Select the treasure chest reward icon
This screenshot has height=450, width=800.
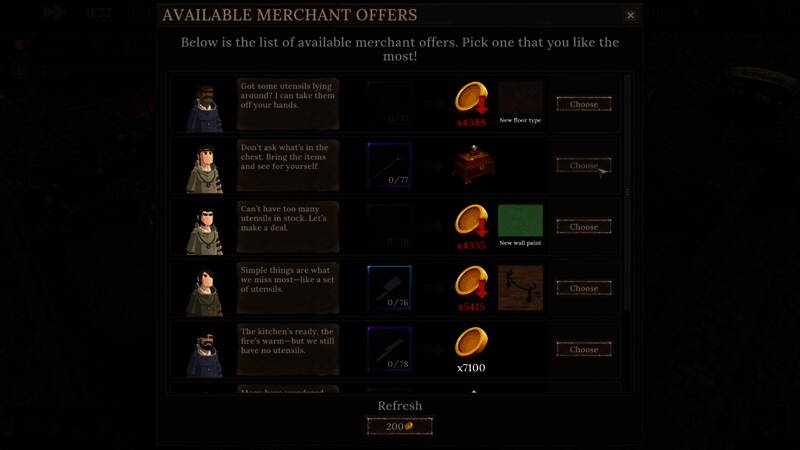(x=471, y=165)
